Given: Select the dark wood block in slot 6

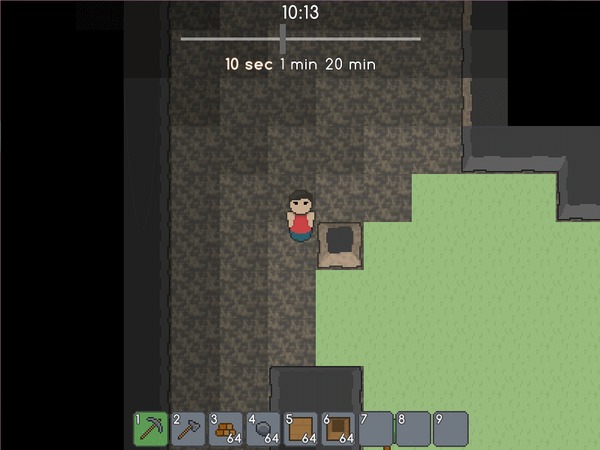Looking at the screenshot, I should tap(339, 428).
